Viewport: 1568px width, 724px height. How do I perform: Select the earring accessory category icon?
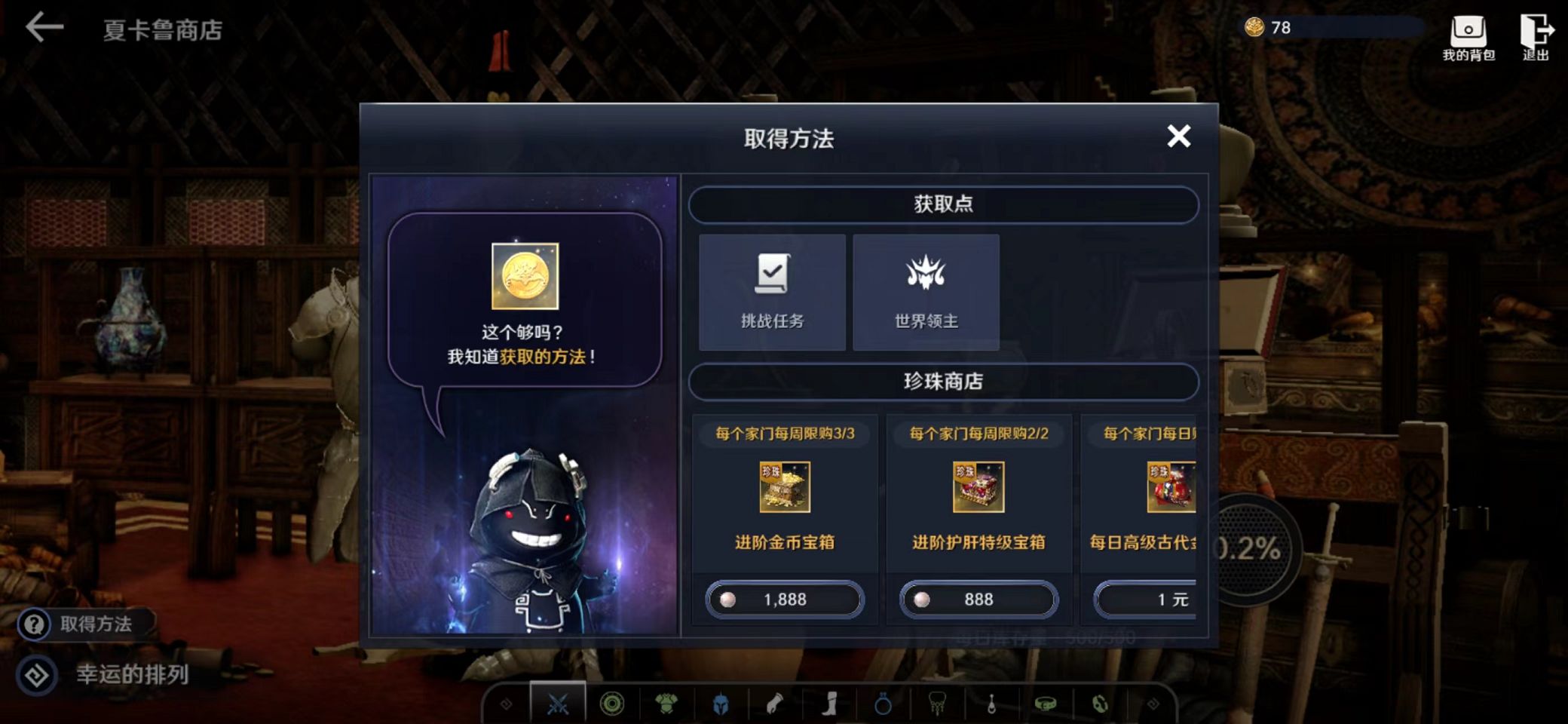(x=994, y=705)
